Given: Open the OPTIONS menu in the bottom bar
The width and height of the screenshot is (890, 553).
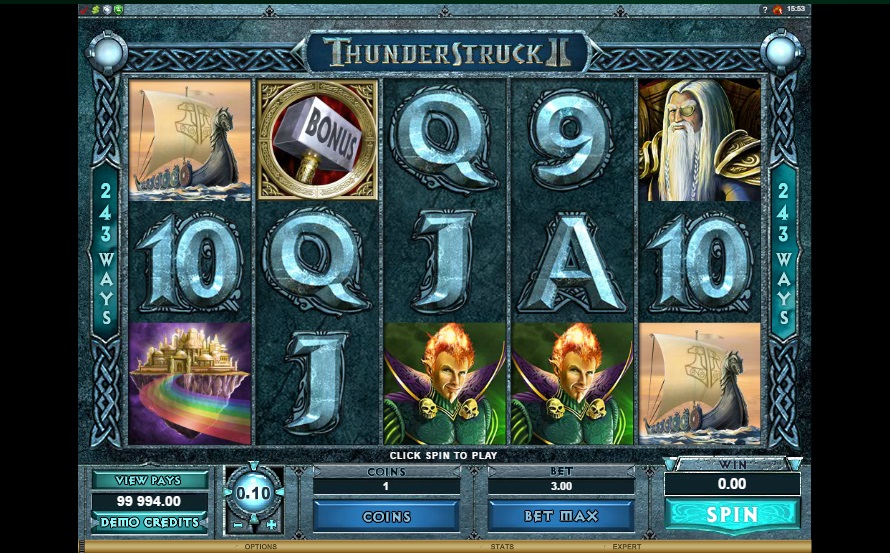Looking at the screenshot, I should pos(261,547).
